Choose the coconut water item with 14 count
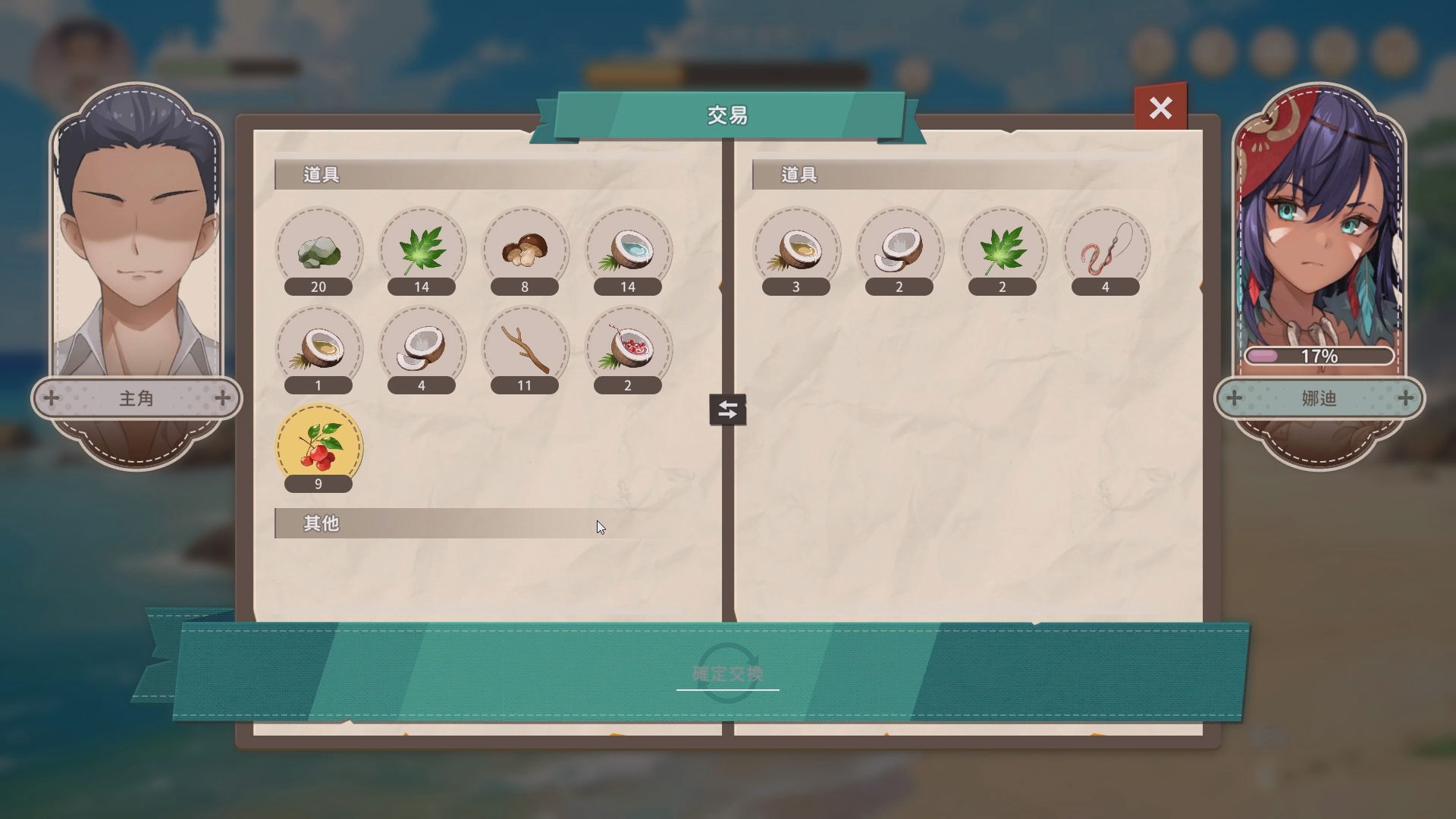The height and width of the screenshot is (819, 1456). (628, 251)
